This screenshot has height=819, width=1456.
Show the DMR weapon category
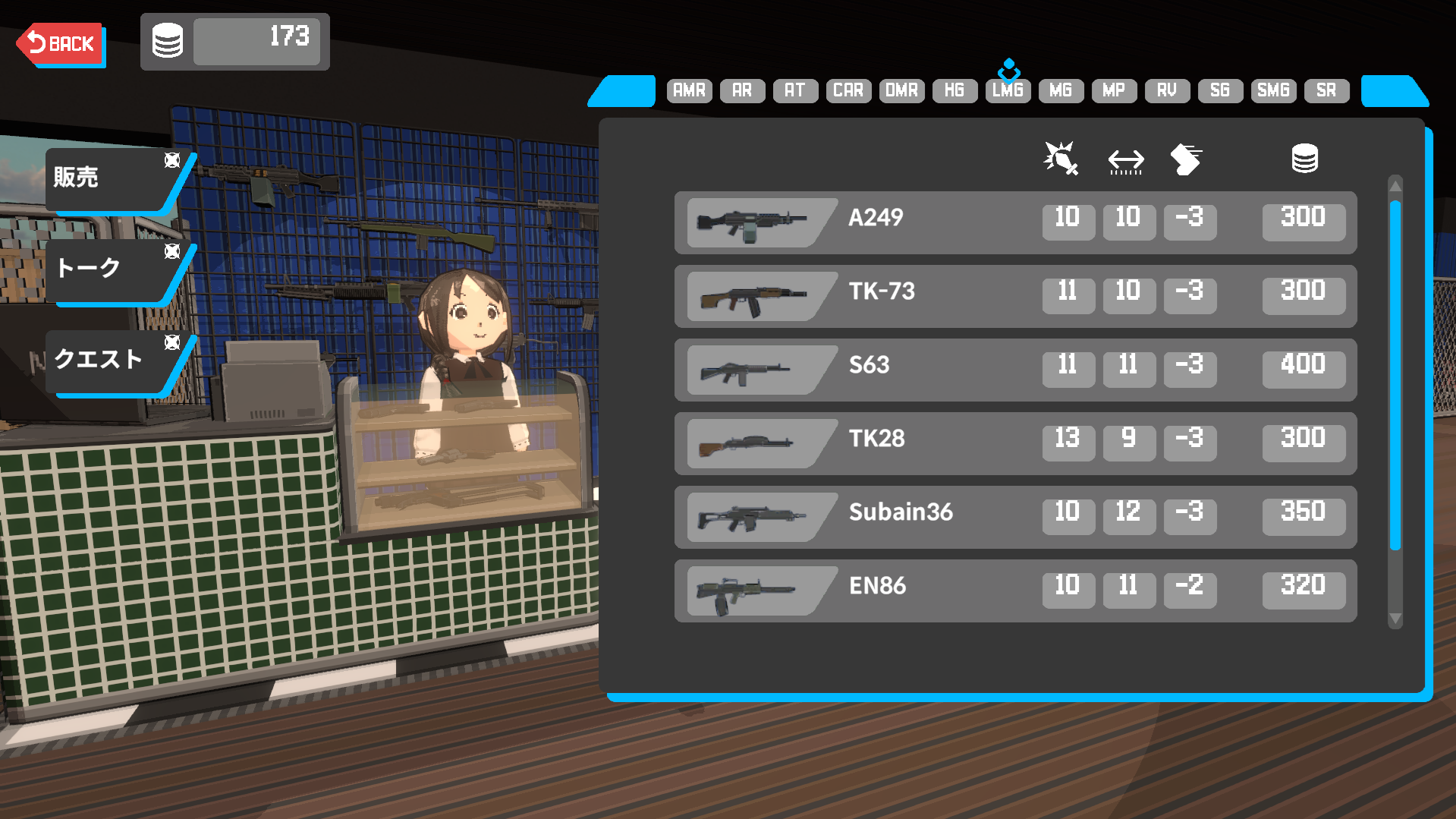point(901,90)
